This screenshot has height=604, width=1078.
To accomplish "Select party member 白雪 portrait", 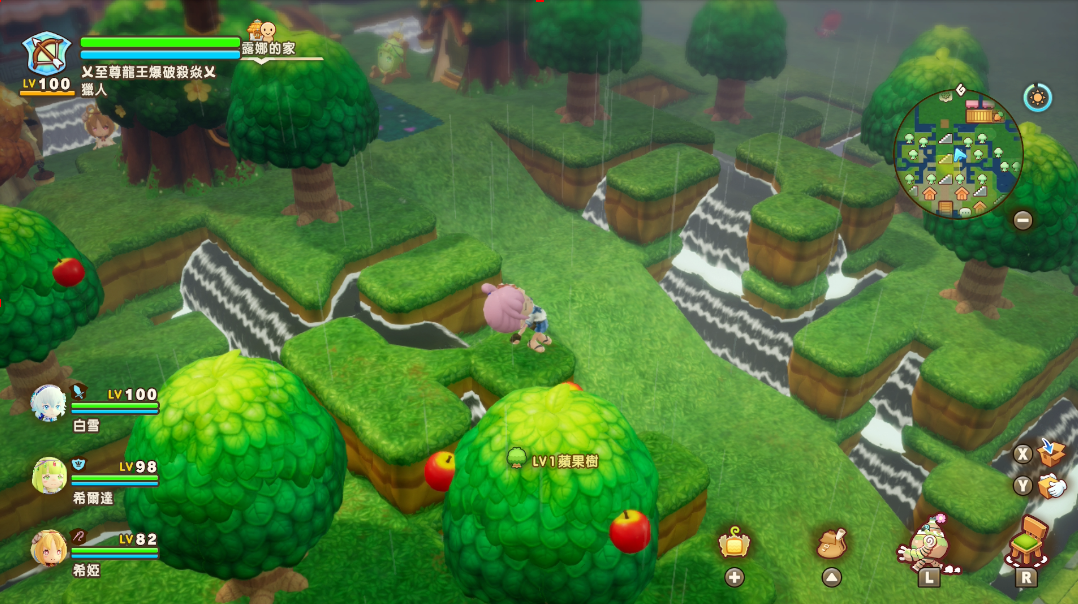I will point(48,402).
